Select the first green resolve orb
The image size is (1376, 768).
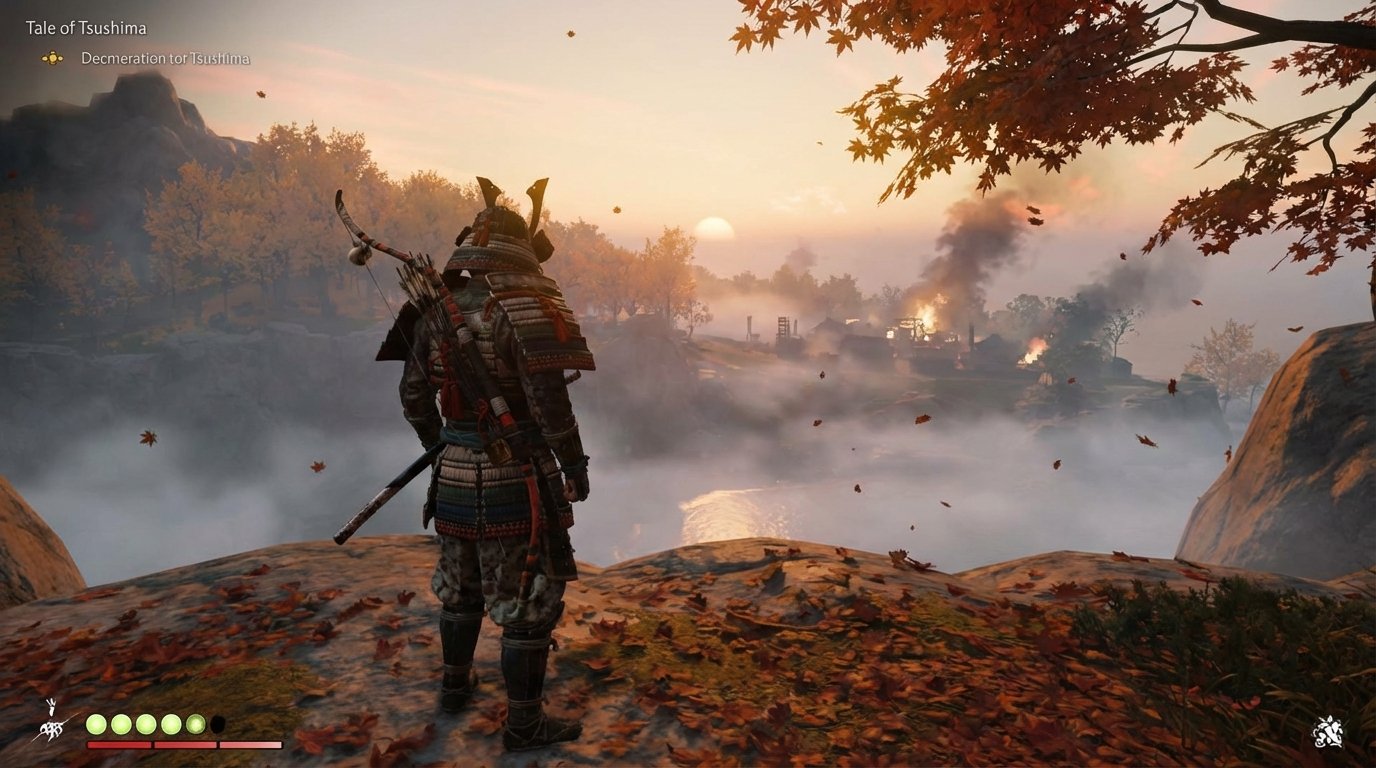pyautogui.click(x=96, y=724)
